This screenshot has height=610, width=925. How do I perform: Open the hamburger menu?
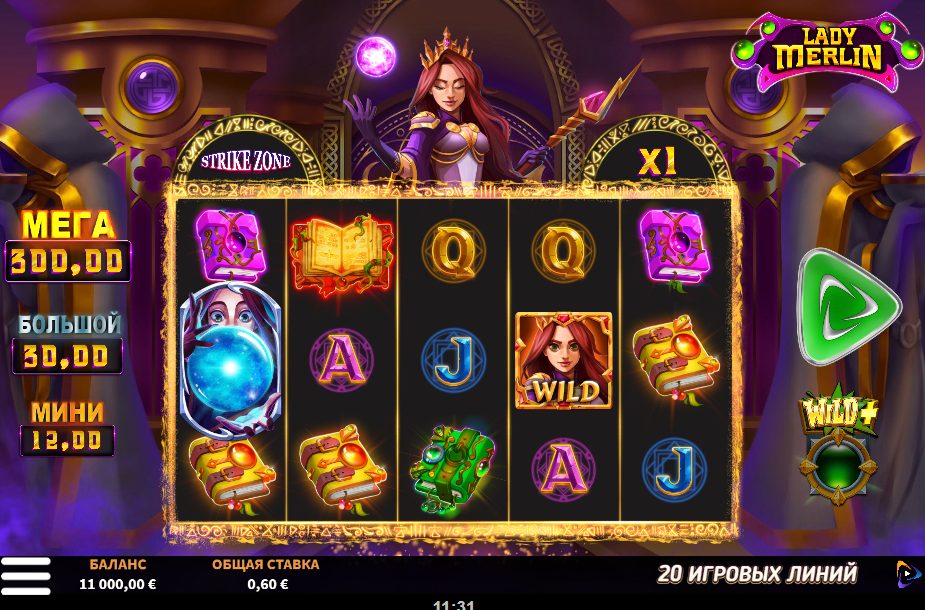tap(26, 576)
